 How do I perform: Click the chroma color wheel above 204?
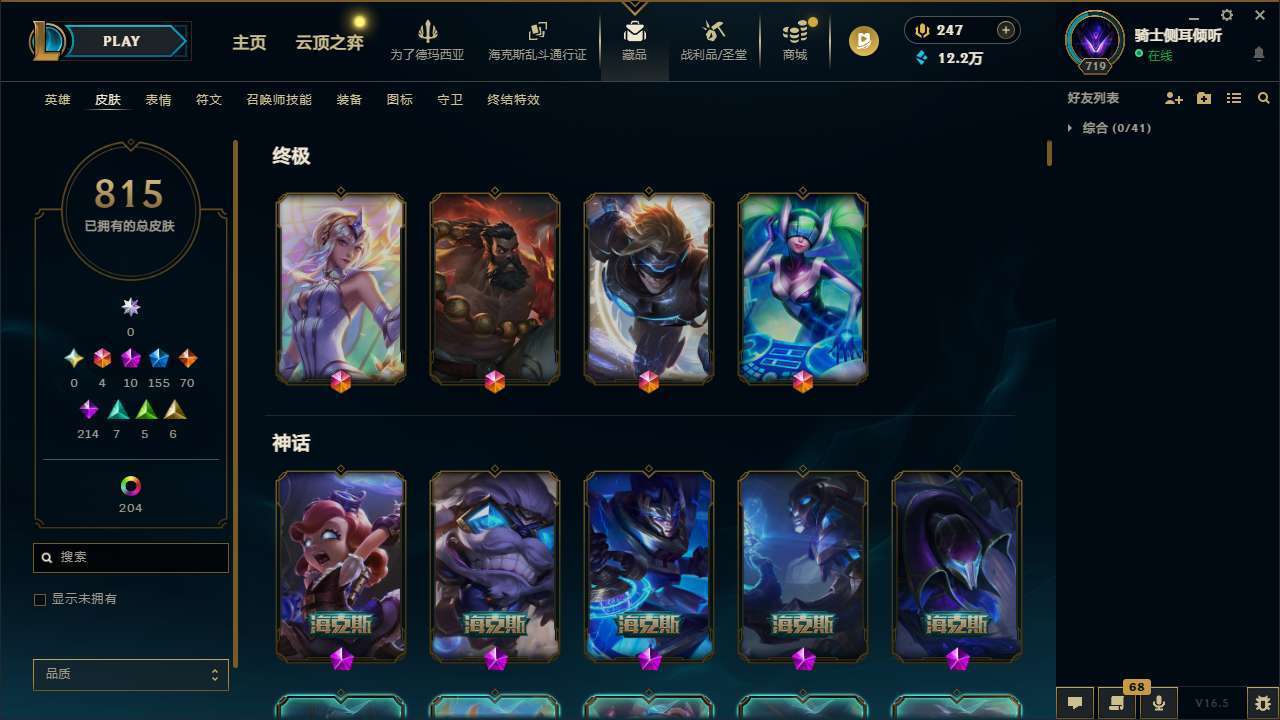pos(130,483)
